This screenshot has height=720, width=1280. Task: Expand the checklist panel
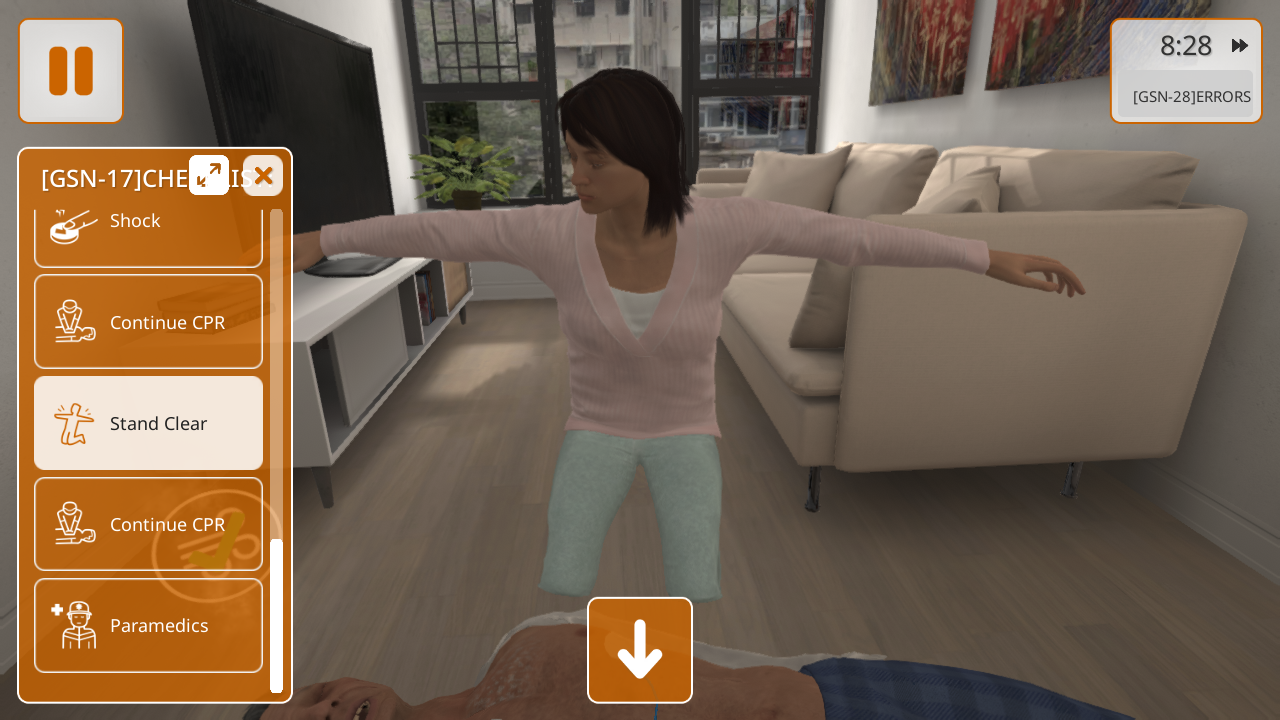point(209,175)
